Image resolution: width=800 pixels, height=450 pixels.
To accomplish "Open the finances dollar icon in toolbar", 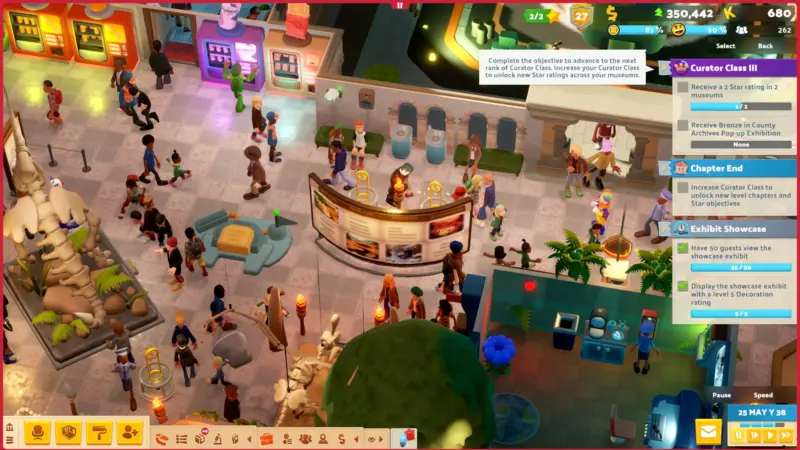I will point(341,438).
